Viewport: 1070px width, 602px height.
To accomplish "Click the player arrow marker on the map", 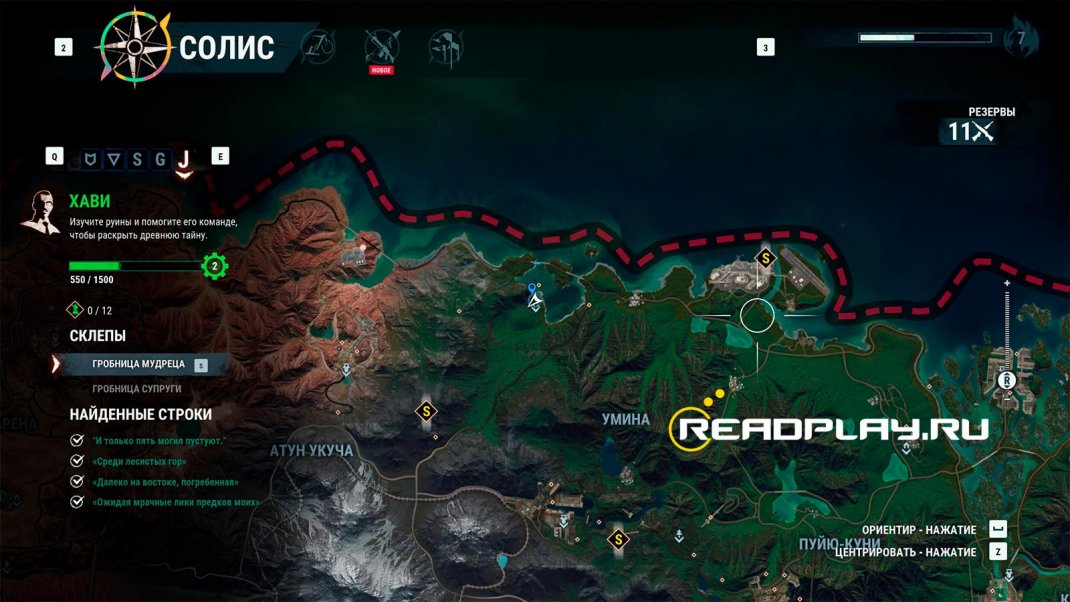I will point(537,299).
